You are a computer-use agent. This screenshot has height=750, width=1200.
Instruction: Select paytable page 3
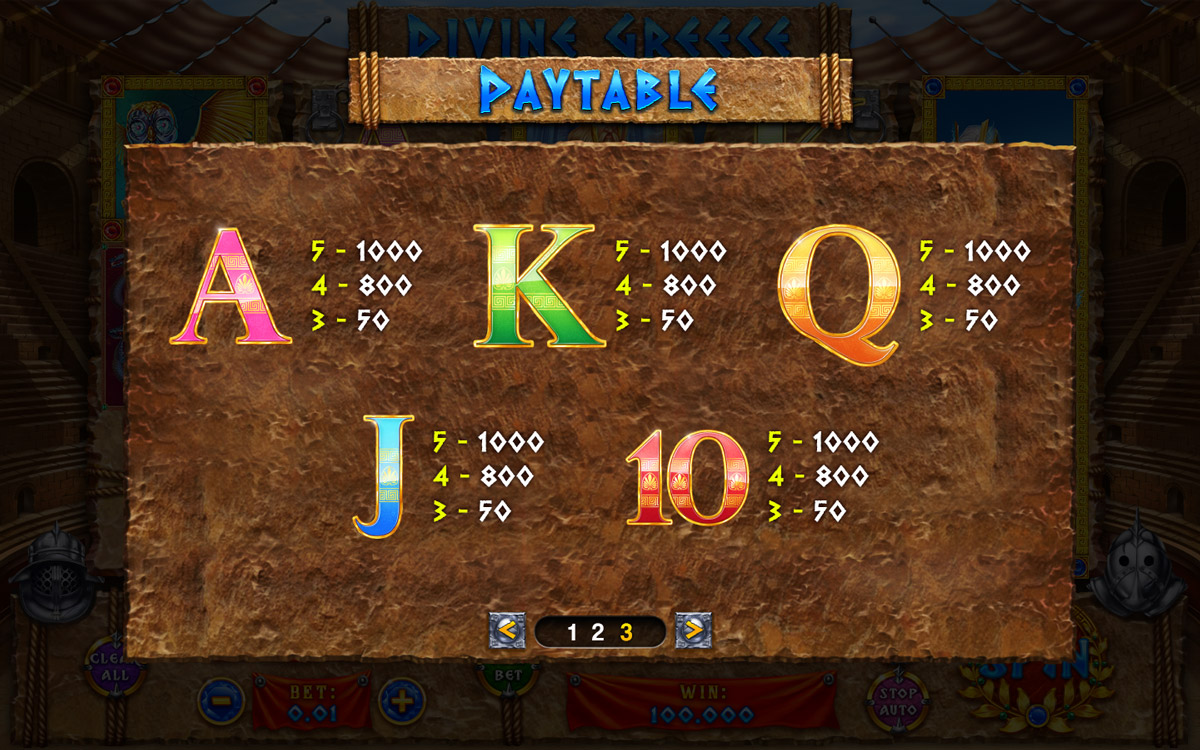point(626,631)
